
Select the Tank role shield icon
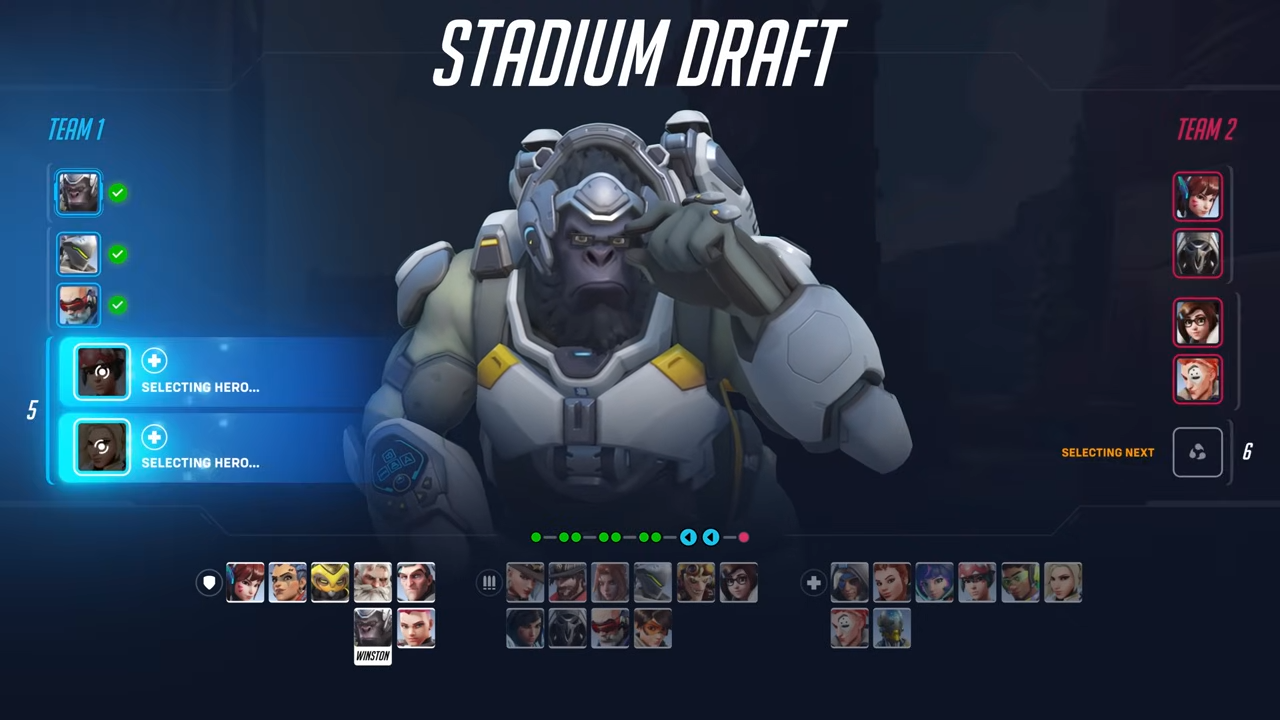point(209,583)
